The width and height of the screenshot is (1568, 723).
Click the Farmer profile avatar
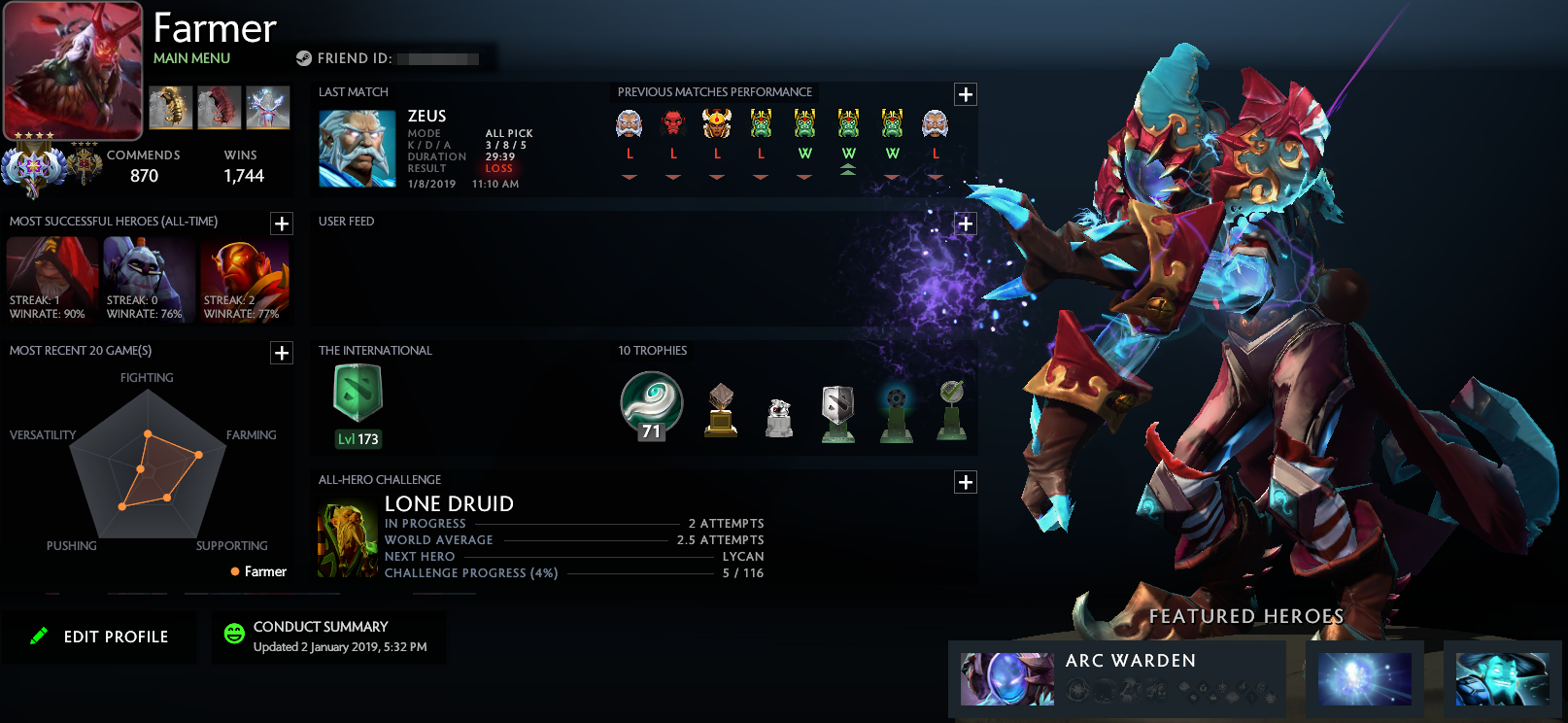coord(73,70)
